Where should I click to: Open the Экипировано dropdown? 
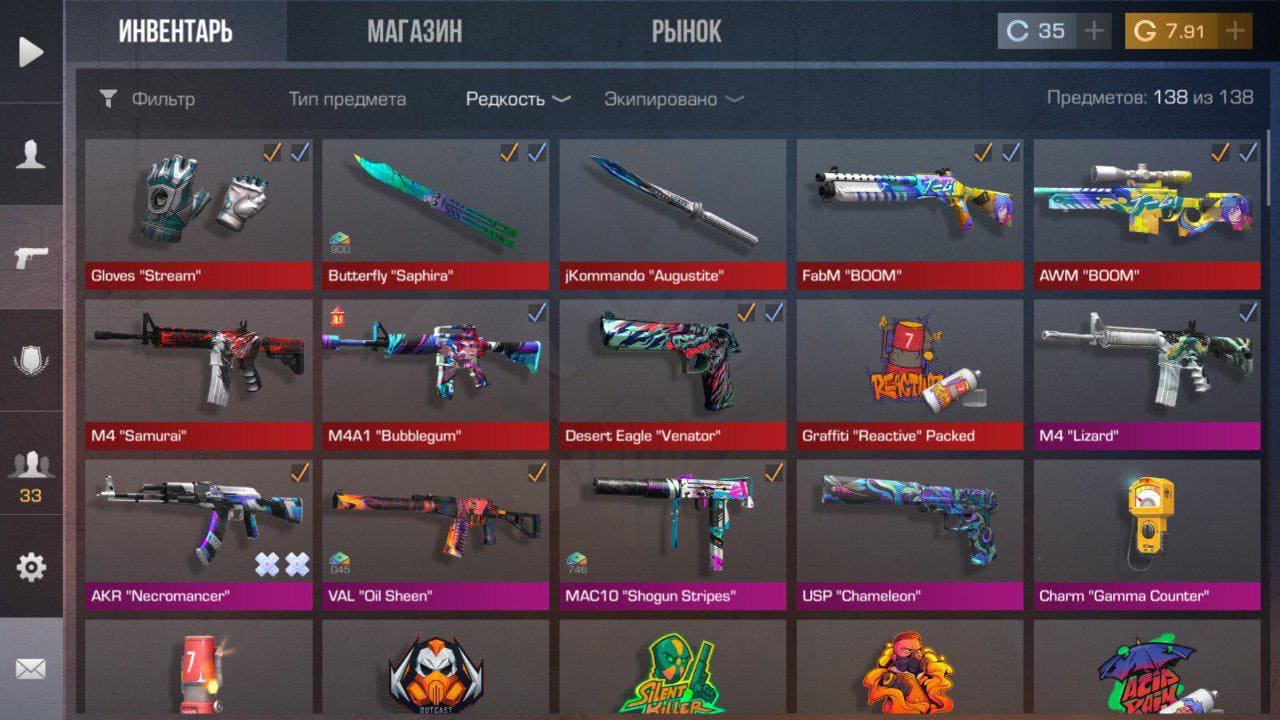click(673, 99)
